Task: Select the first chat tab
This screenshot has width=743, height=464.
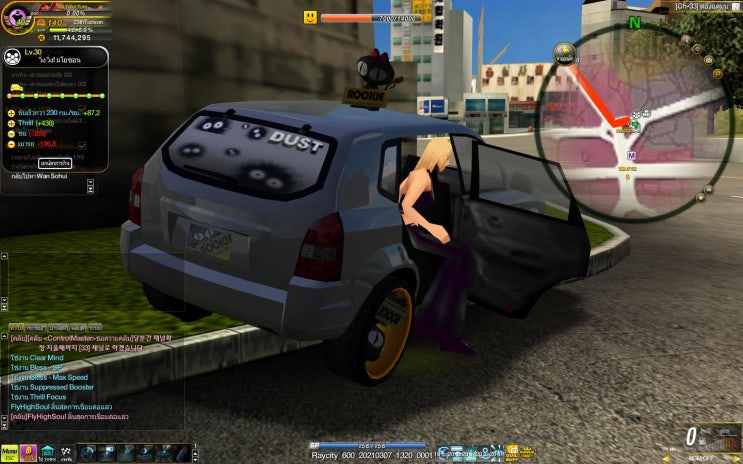Action: point(16,327)
